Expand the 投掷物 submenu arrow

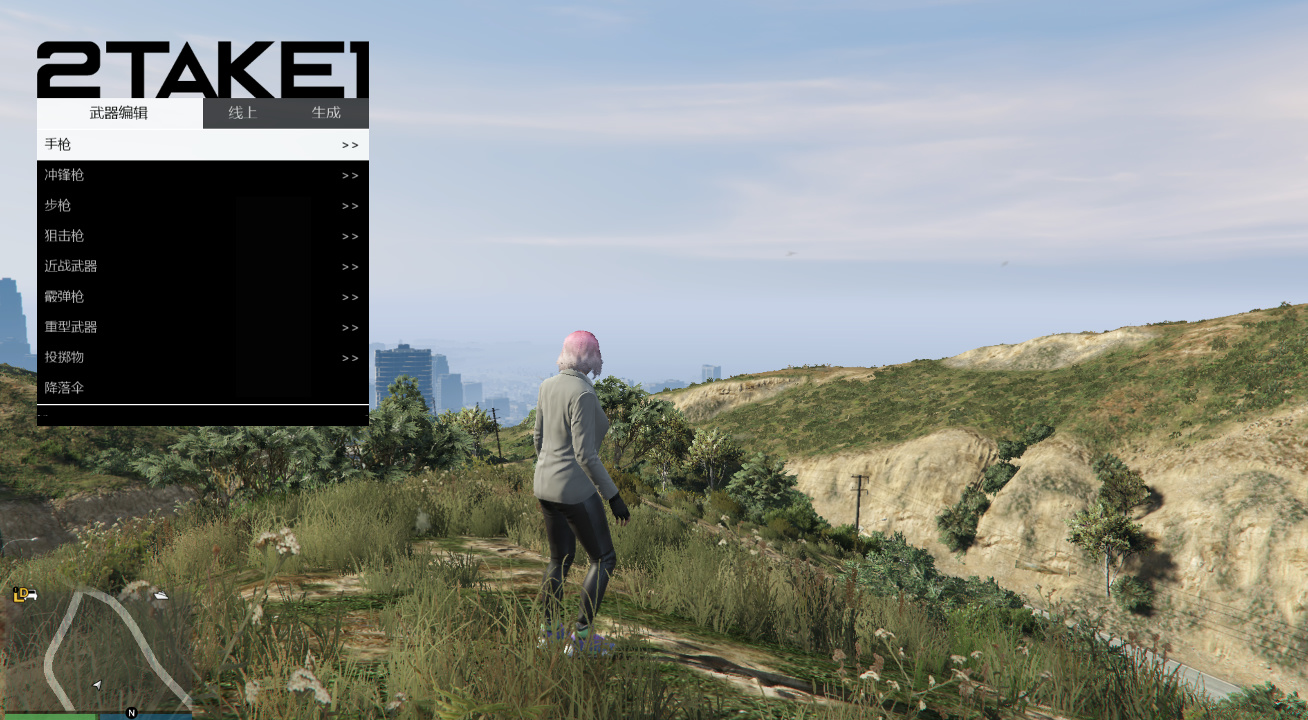coord(350,357)
